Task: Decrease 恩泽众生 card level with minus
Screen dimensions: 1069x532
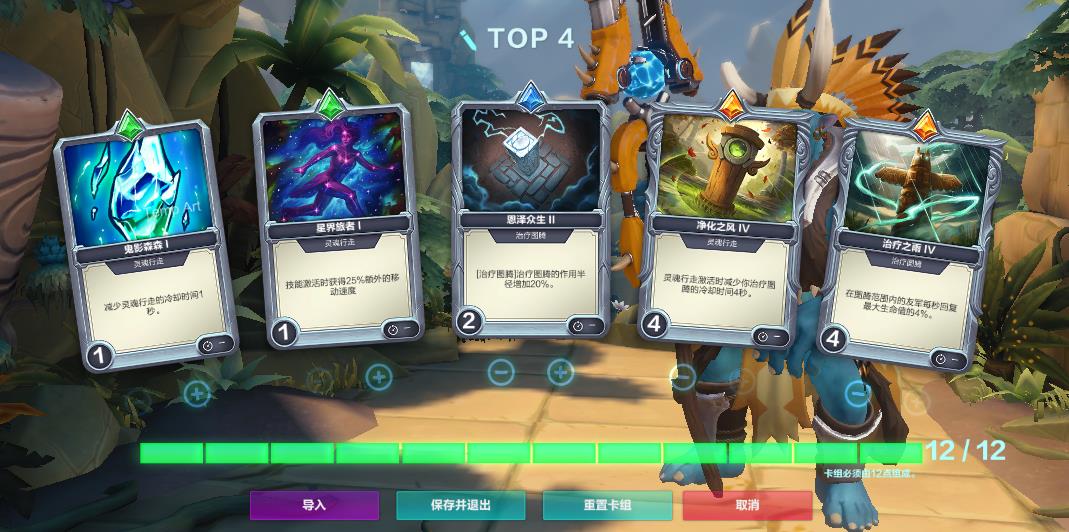Action: pyautogui.click(x=501, y=372)
